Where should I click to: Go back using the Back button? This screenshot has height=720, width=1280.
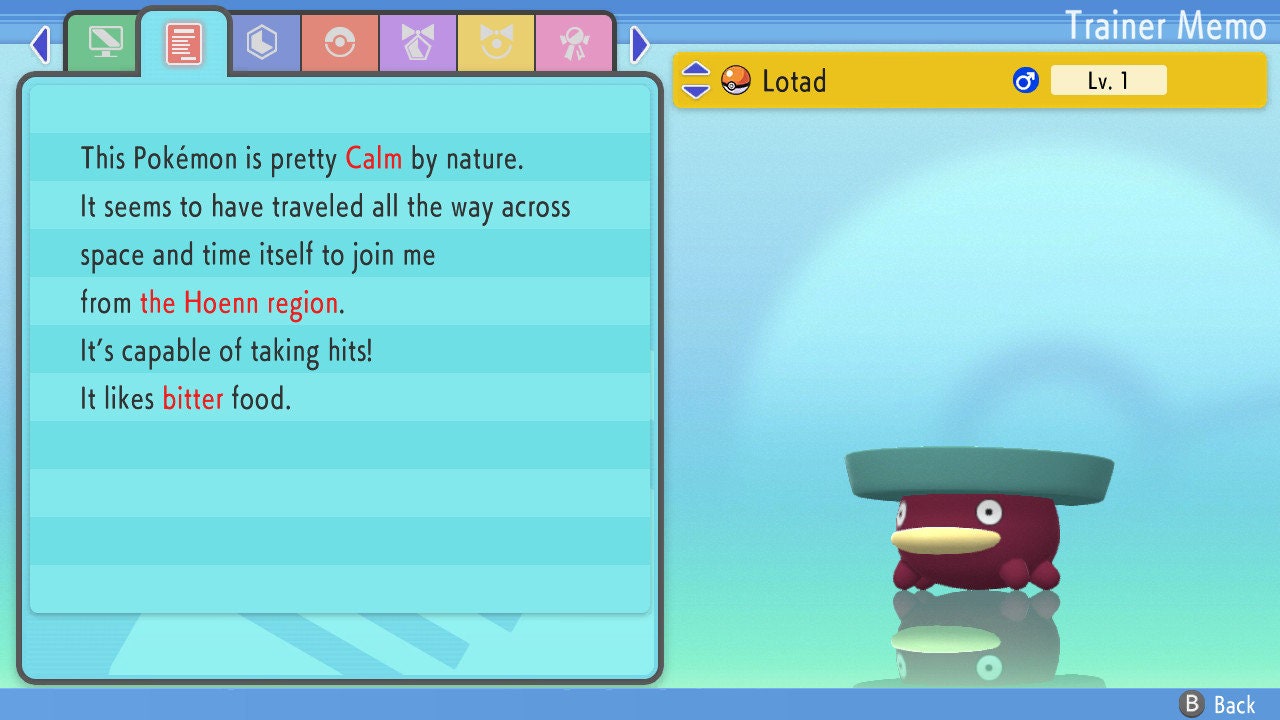tap(1218, 705)
